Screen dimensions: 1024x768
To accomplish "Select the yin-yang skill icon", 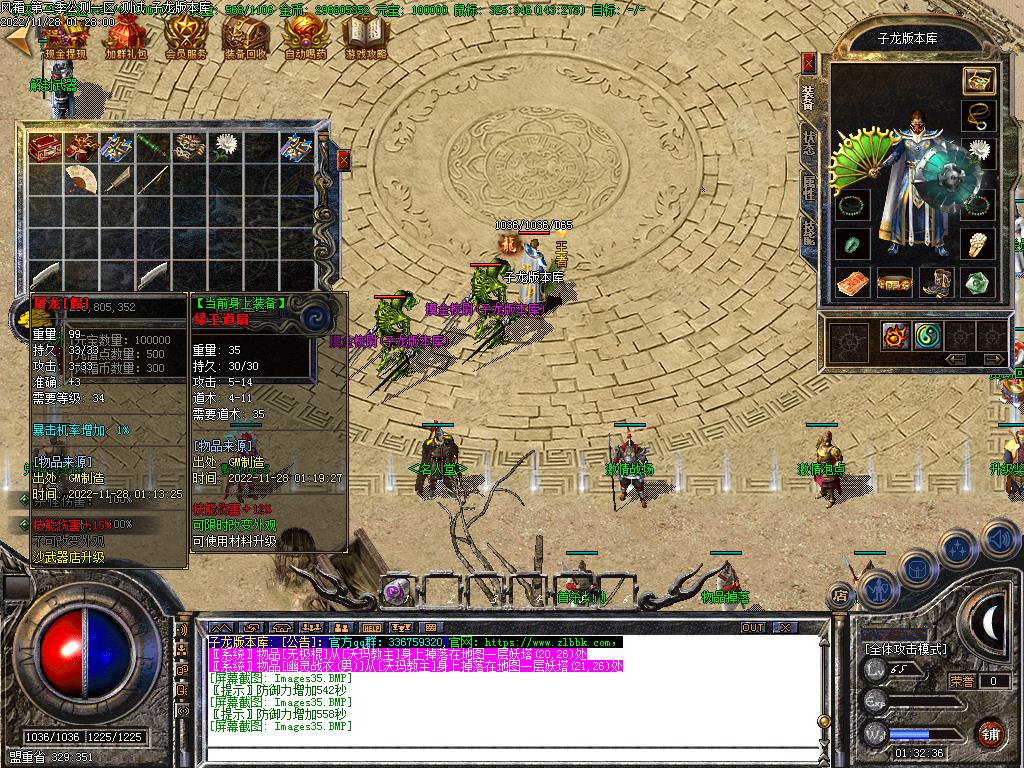I will pos(928,336).
